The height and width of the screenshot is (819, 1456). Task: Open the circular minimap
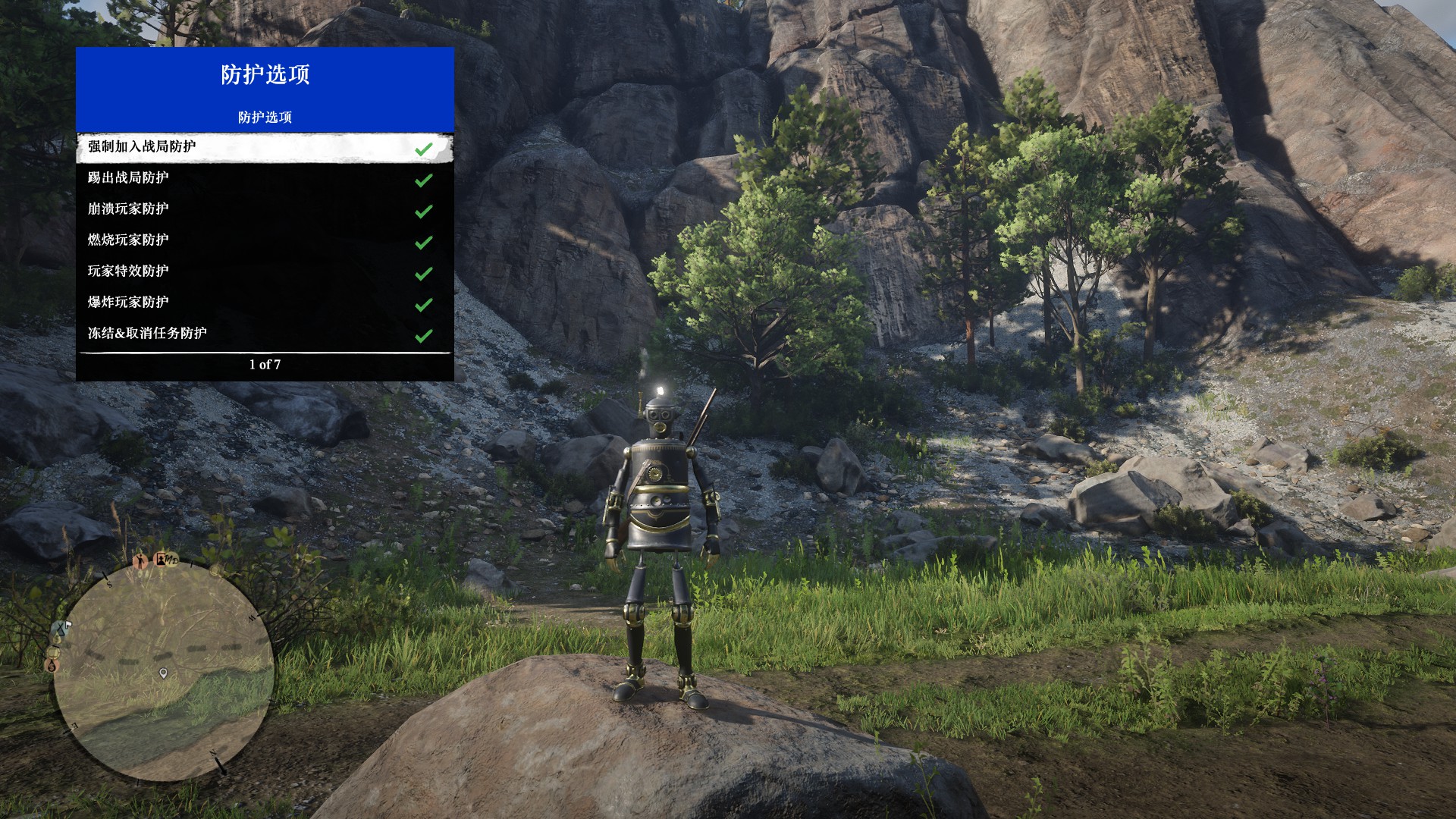click(163, 671)
